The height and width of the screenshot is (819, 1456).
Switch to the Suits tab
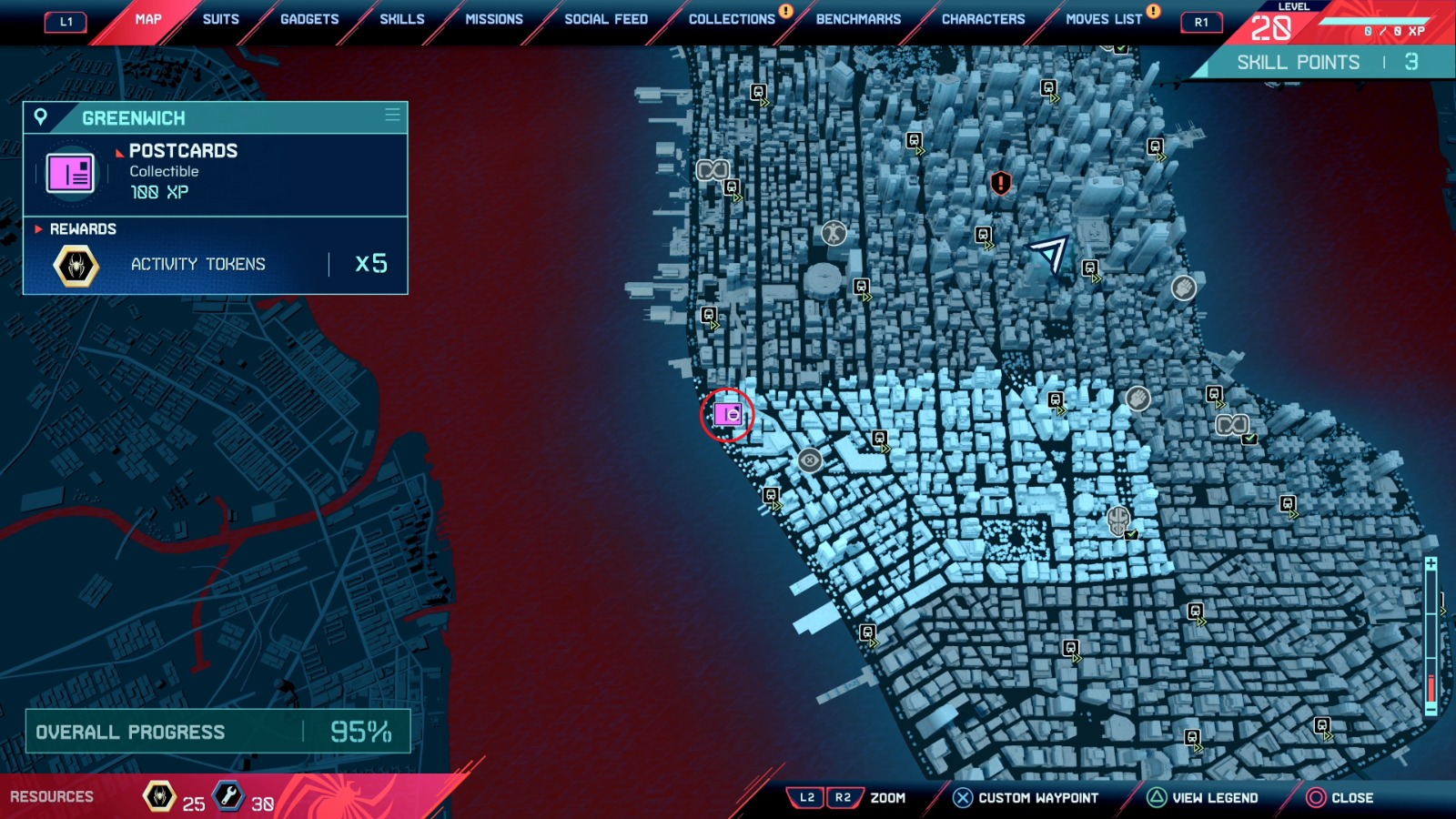[220, 19]
